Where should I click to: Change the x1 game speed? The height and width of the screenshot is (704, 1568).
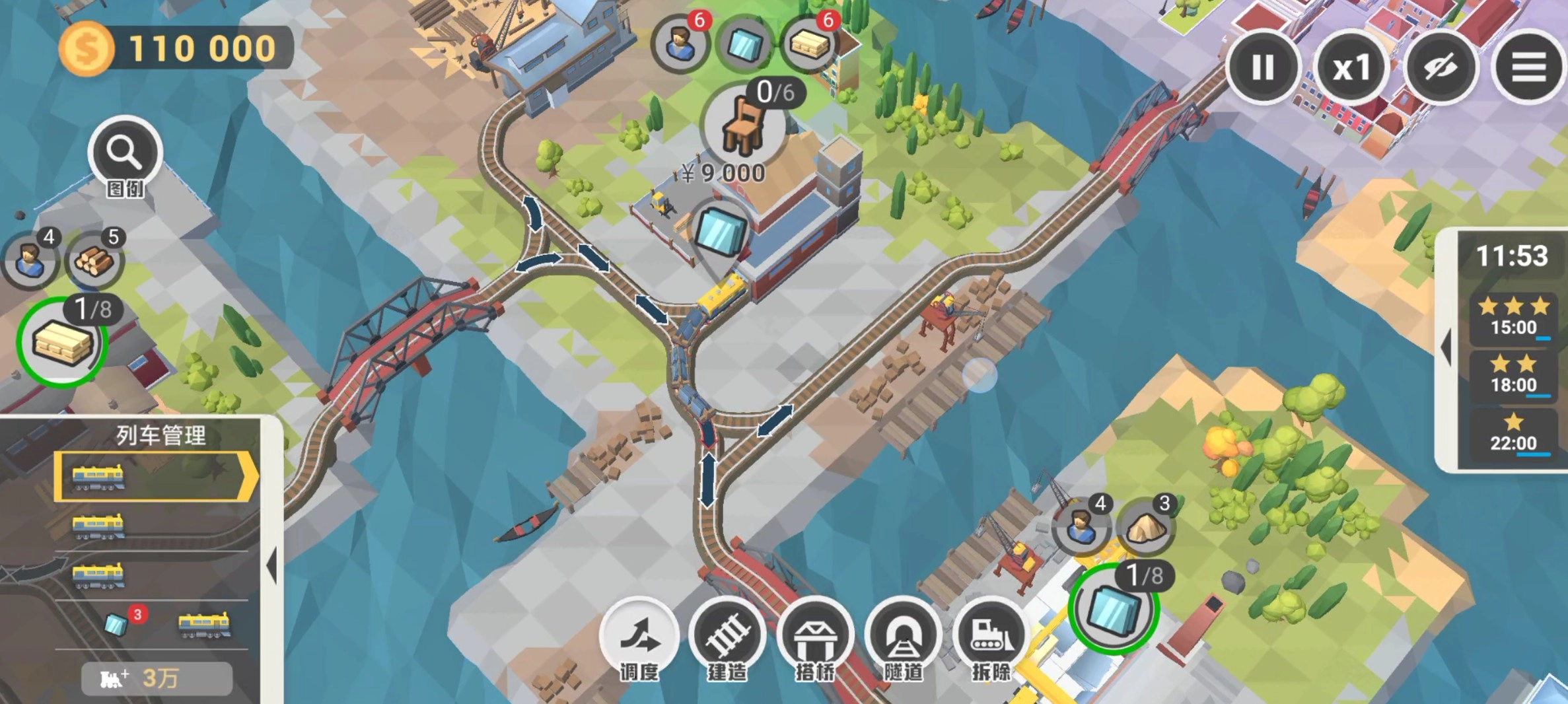(1351, 67)
